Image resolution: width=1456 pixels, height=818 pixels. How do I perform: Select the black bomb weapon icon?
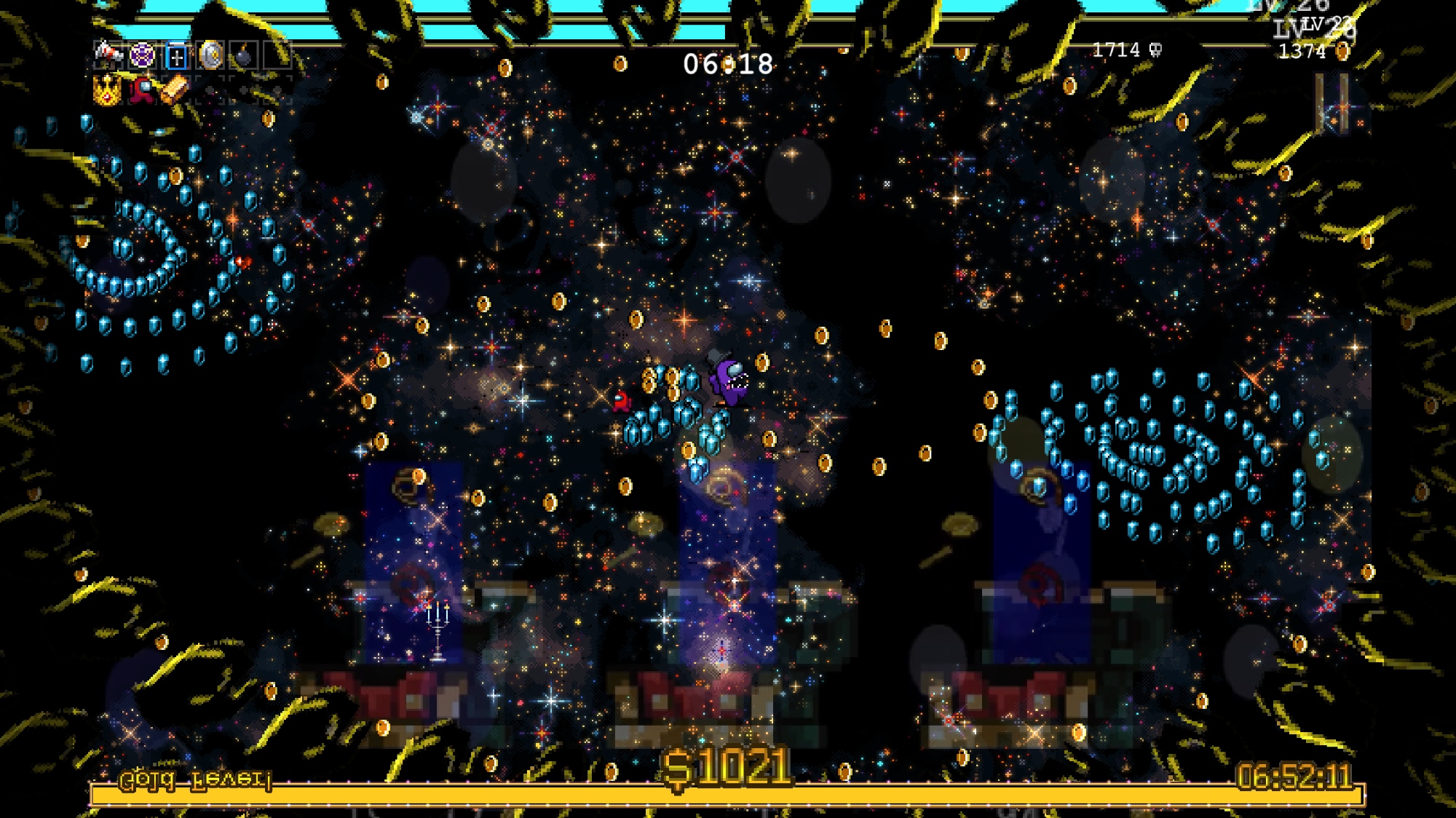pyautogui.click(x=244, y=56)
